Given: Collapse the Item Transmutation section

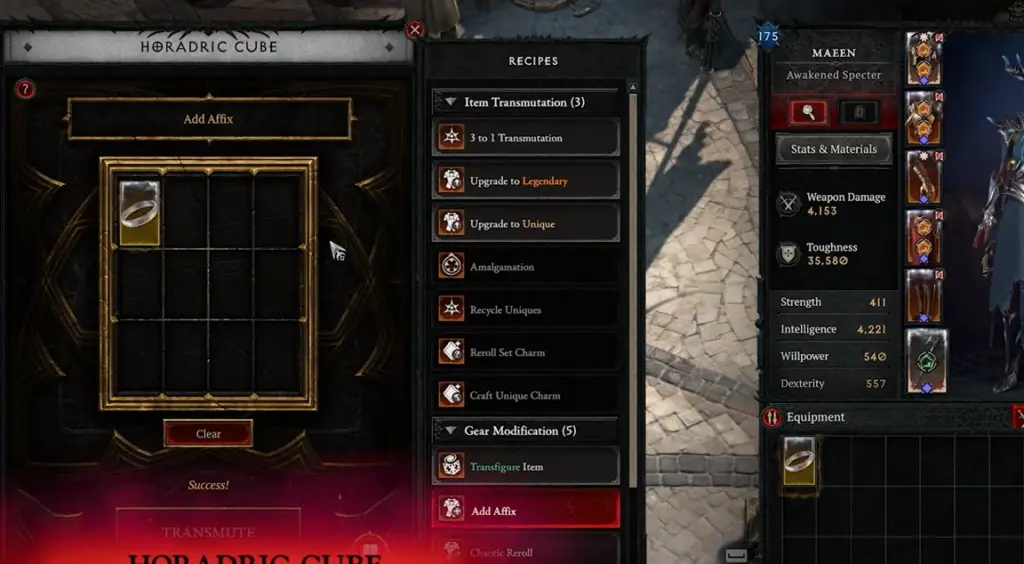Looking at the screenshot, I should click(449, 102).
